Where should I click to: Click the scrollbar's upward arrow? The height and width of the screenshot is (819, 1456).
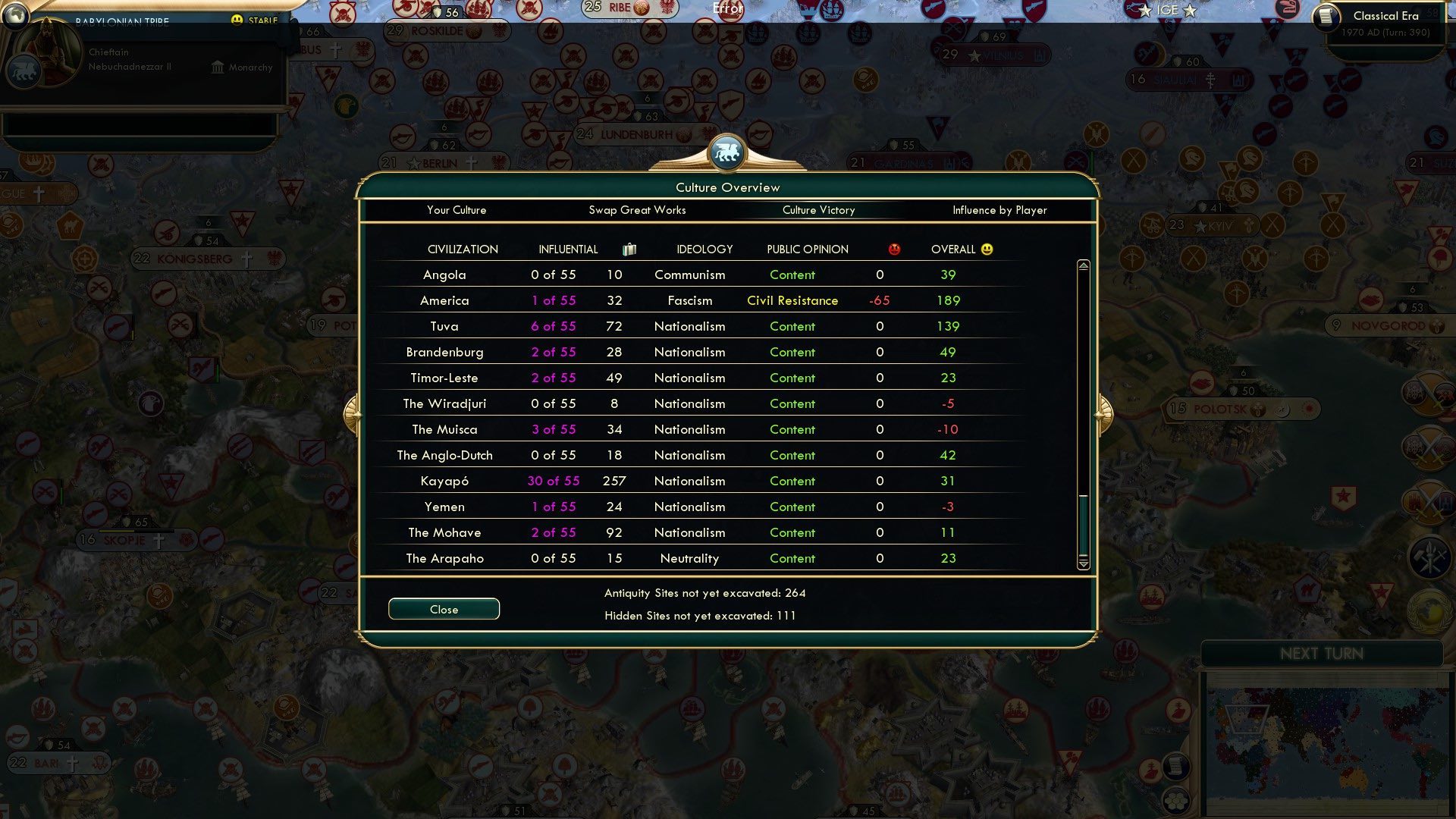[x=1084, y=265]
